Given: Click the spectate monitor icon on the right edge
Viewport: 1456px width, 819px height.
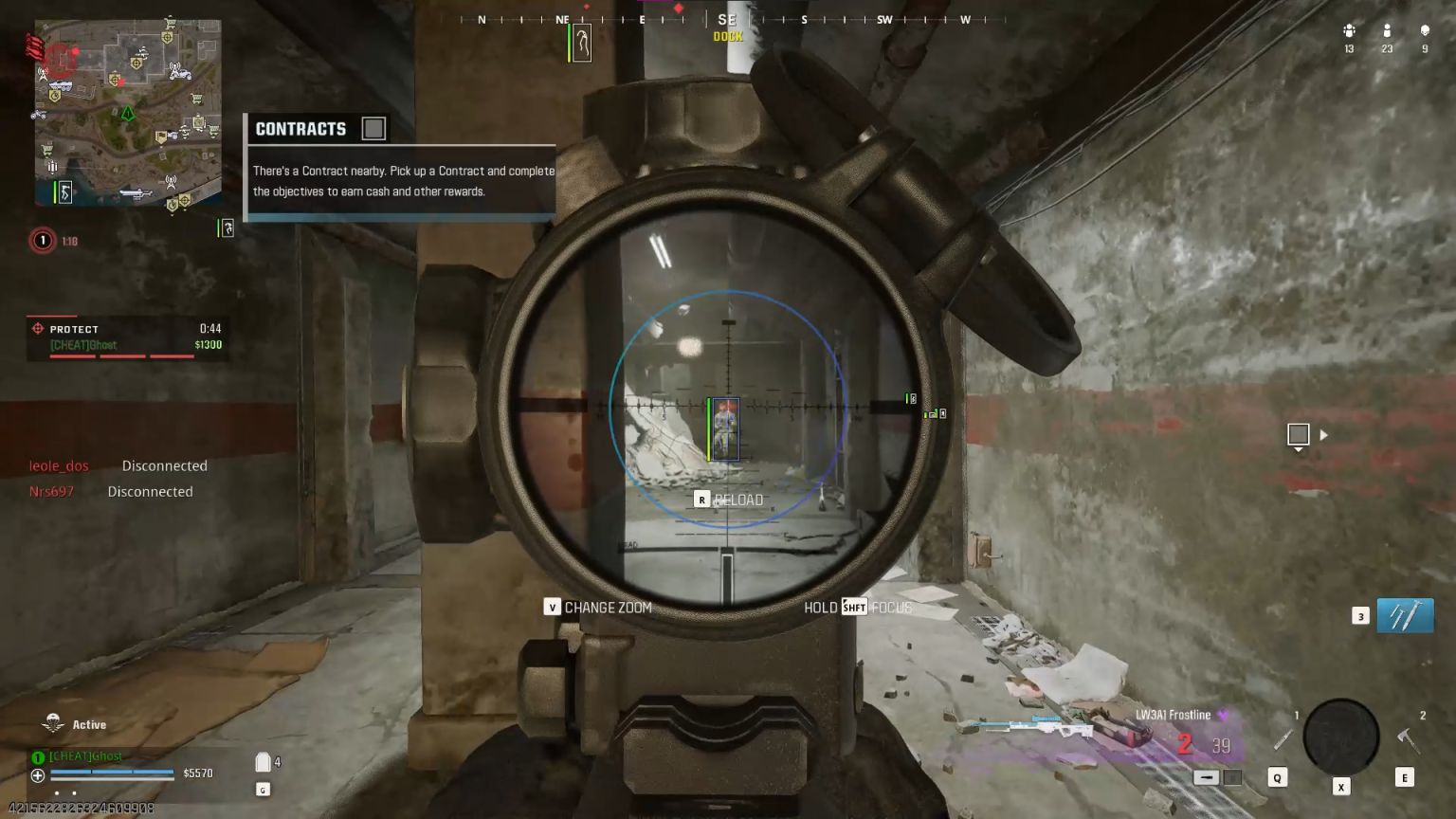Looking at the screenshot, I should (1299, 435).
